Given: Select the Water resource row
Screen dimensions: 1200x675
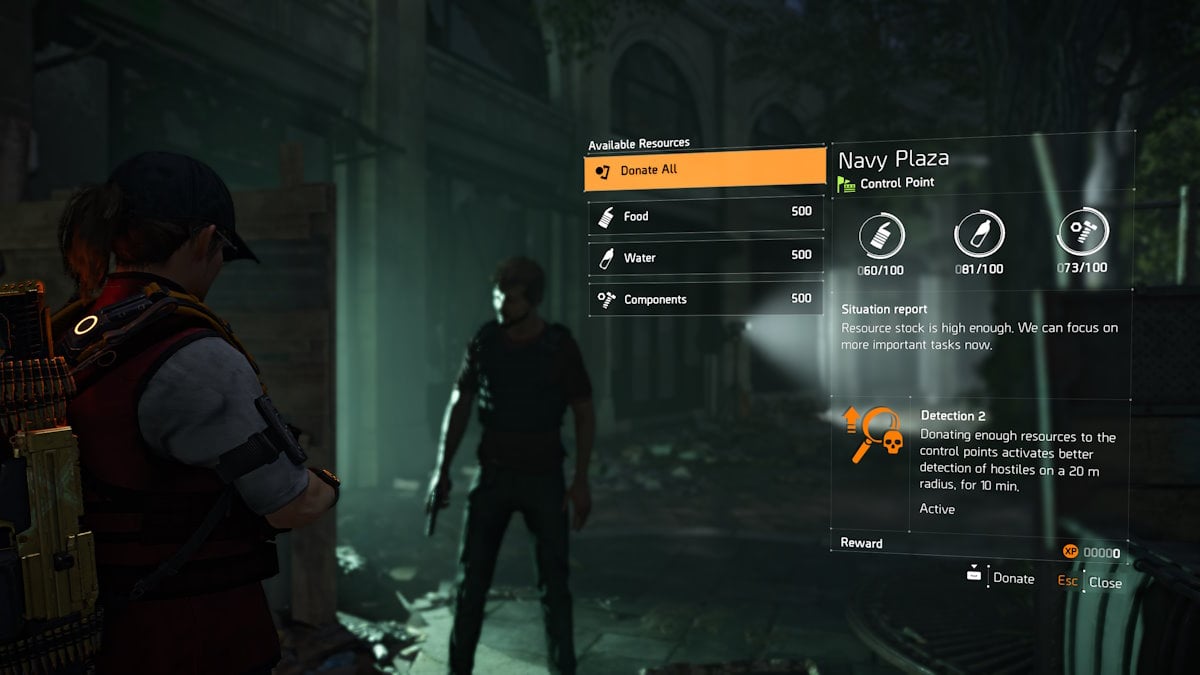Looking at the screenshot, I should [x=704, y=258].
